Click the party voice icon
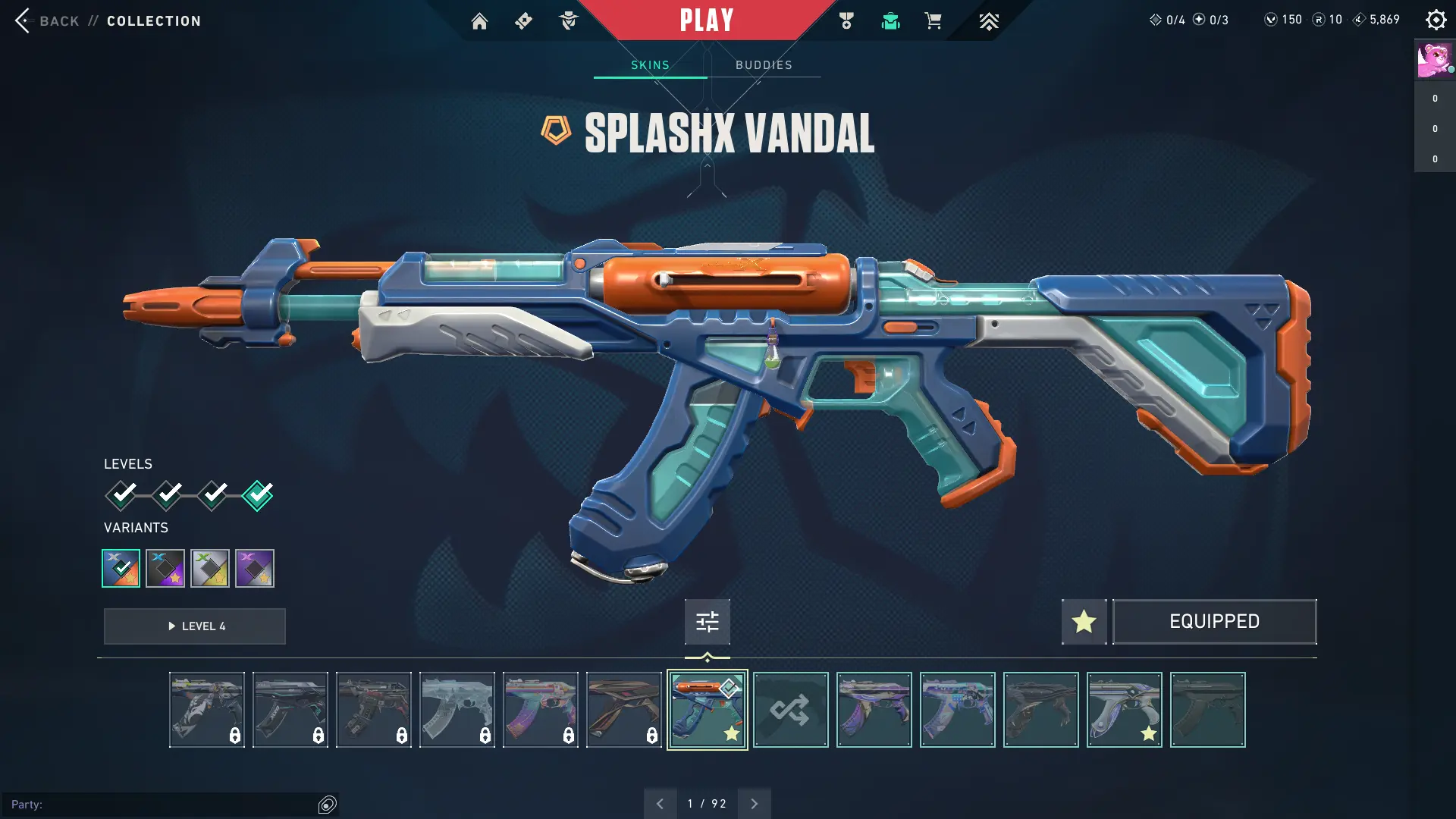This screenshot has width=1456, height=819. coord(328,805)
